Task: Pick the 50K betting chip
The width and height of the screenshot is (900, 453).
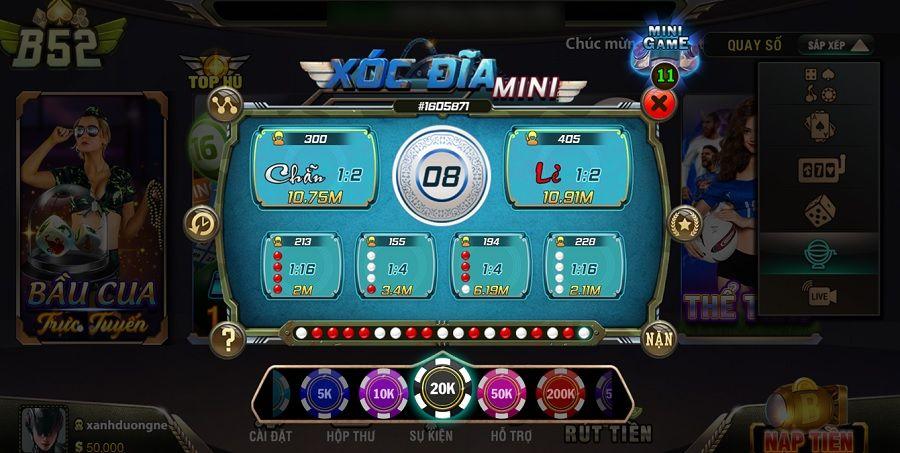Action: tap(501, 394)
